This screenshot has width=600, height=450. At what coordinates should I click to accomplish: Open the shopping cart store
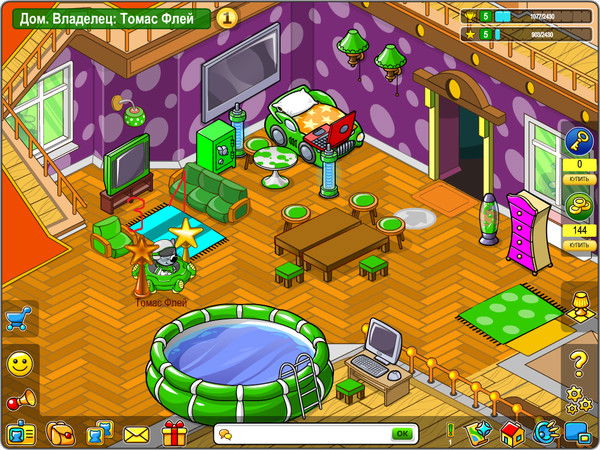pyautogui.click(x=17, y=319)
